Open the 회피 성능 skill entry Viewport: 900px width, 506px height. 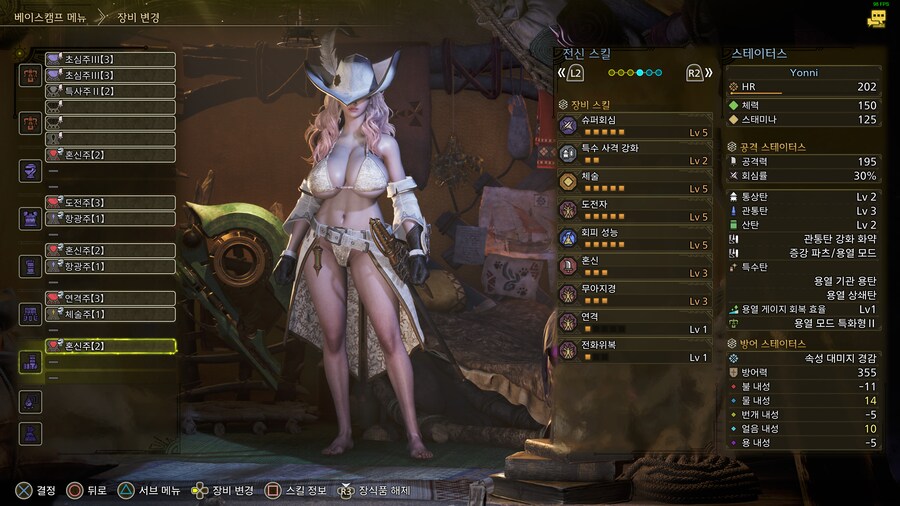(x=635, y=237)
